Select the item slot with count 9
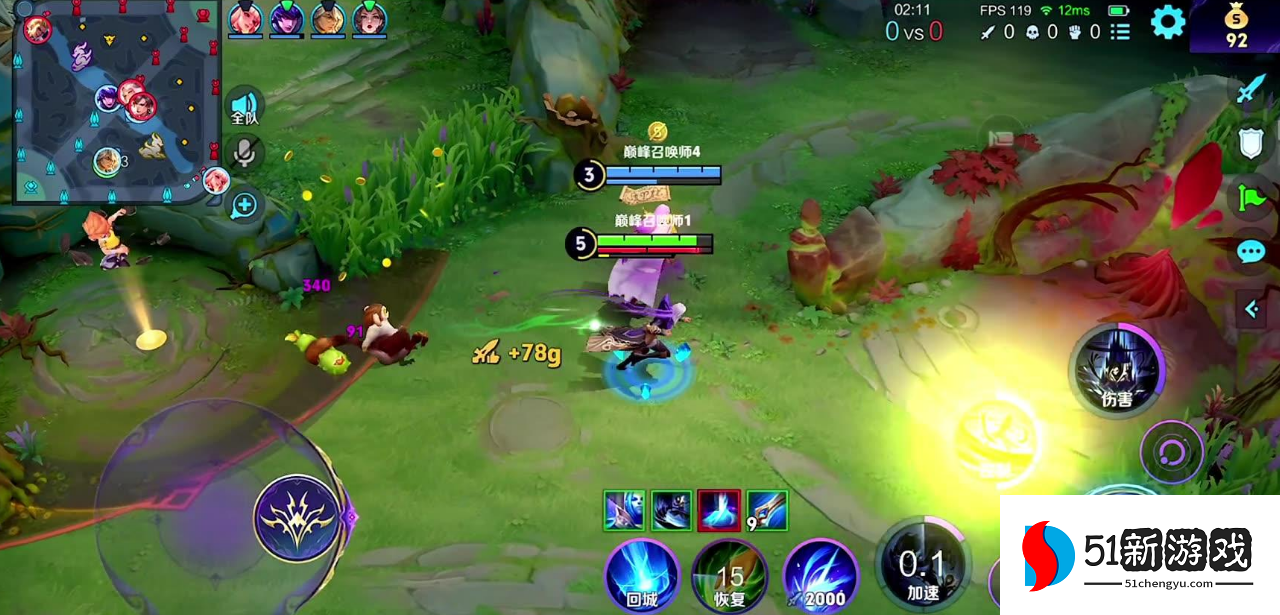Screen dimensions: 1280x615 click(766, 510)
